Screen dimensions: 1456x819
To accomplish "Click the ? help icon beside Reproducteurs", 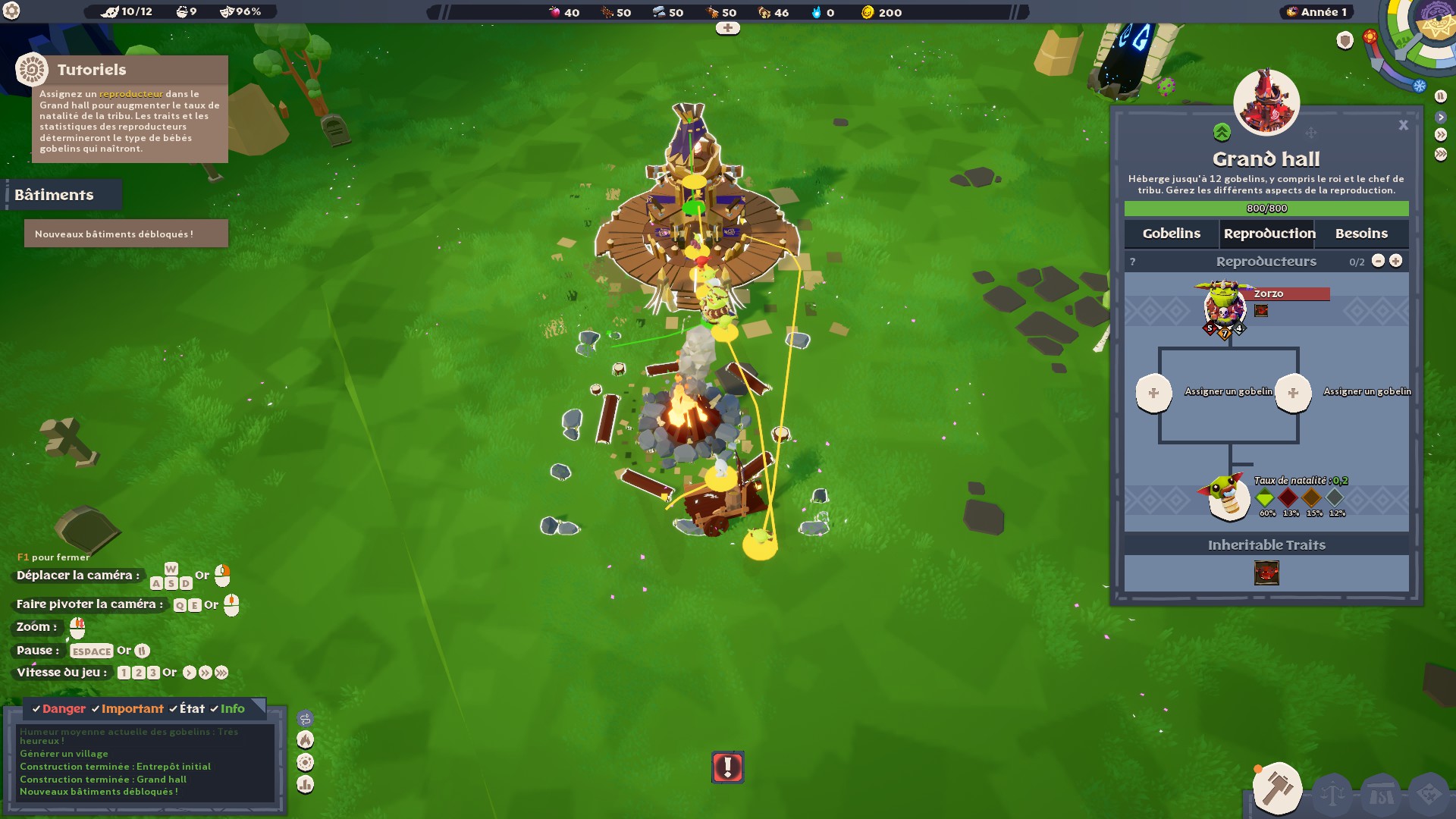I will click(1134, 261).
